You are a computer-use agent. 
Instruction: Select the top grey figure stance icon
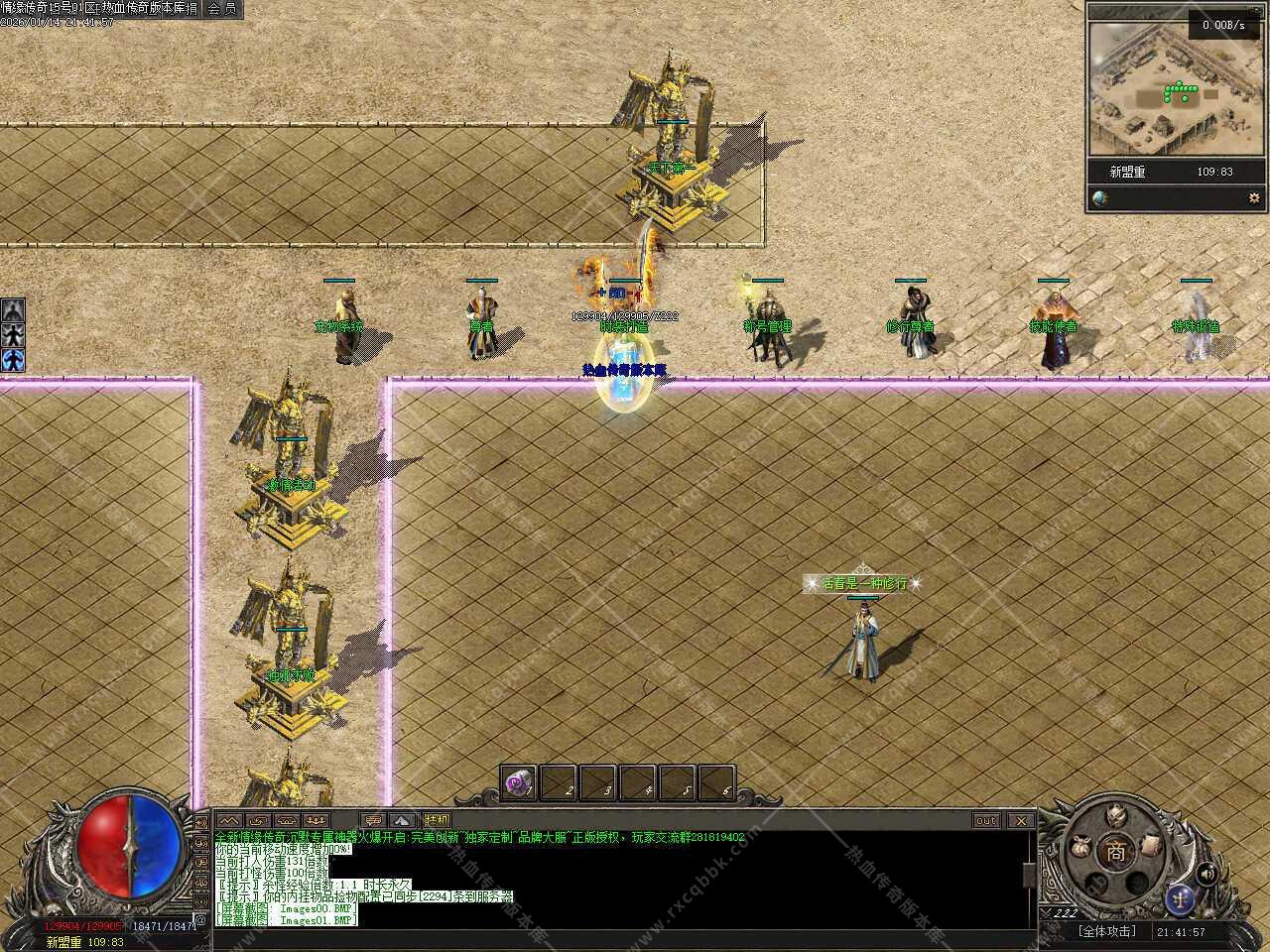click(13, 309)
